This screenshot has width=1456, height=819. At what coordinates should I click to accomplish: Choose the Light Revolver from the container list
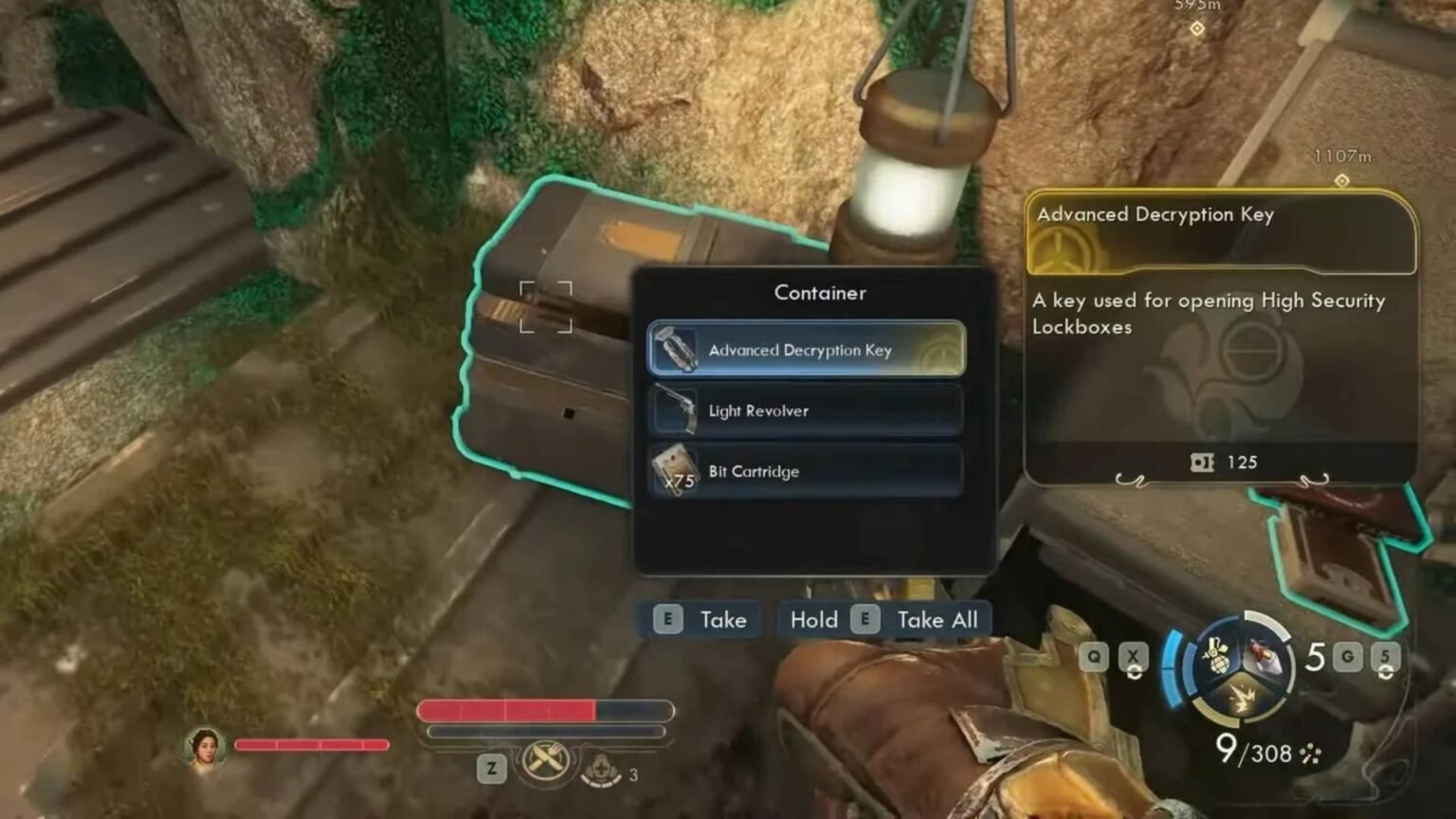(x=806, y=410)
